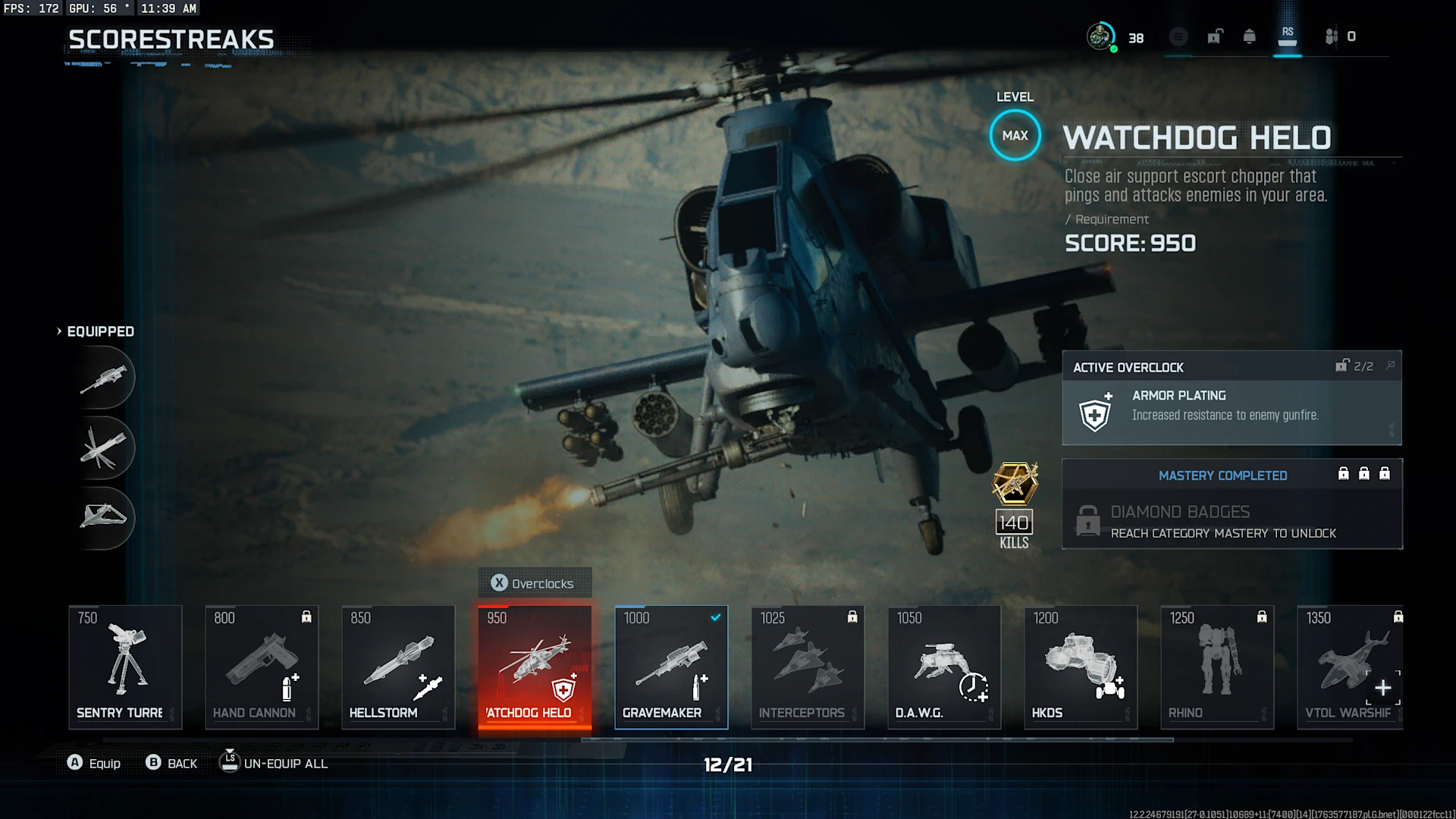Viewport: 1456px width, 819px height.
Task: Open the hamburger menu icon
Action: click(1178, 36)
